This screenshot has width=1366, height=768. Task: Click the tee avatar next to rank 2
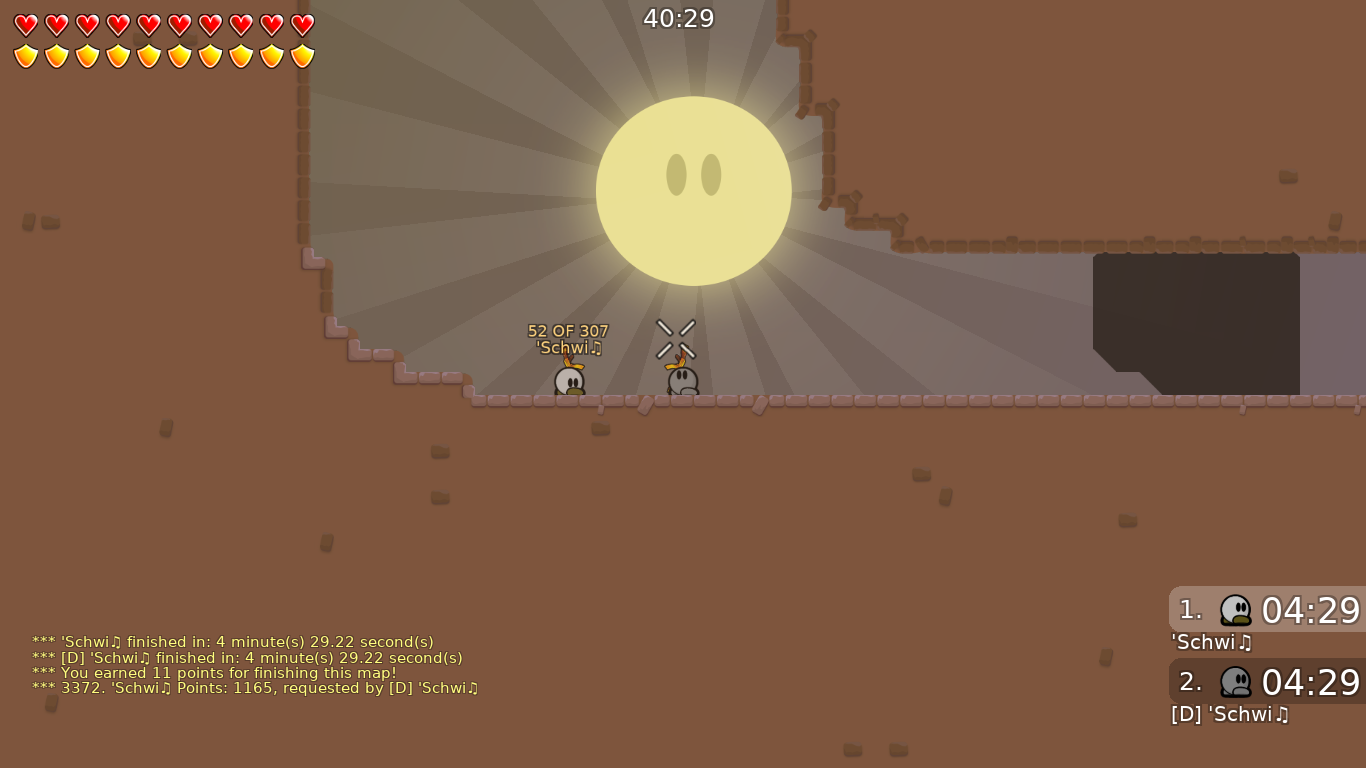[x=1236, y=682]
